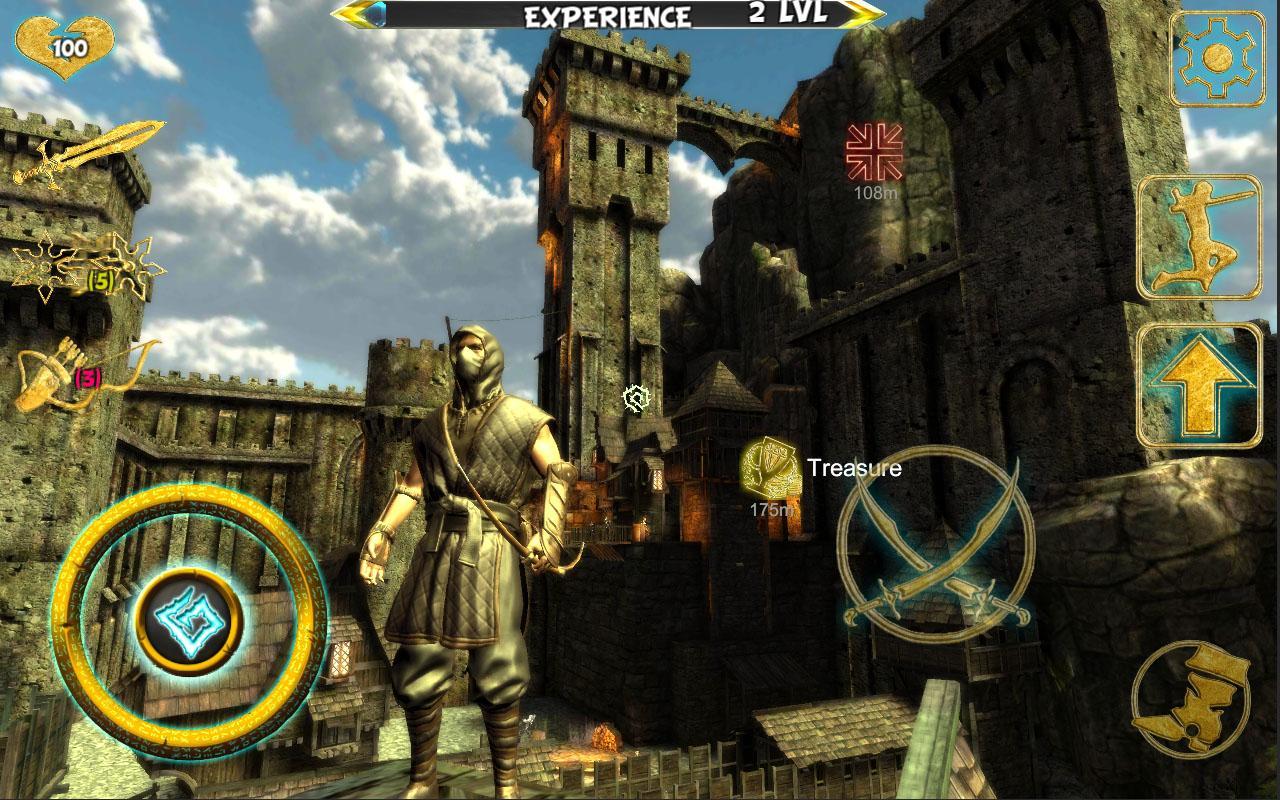Select the golden sword weapon
This screenshot has width=1280, height=800.
pos(87,153)
